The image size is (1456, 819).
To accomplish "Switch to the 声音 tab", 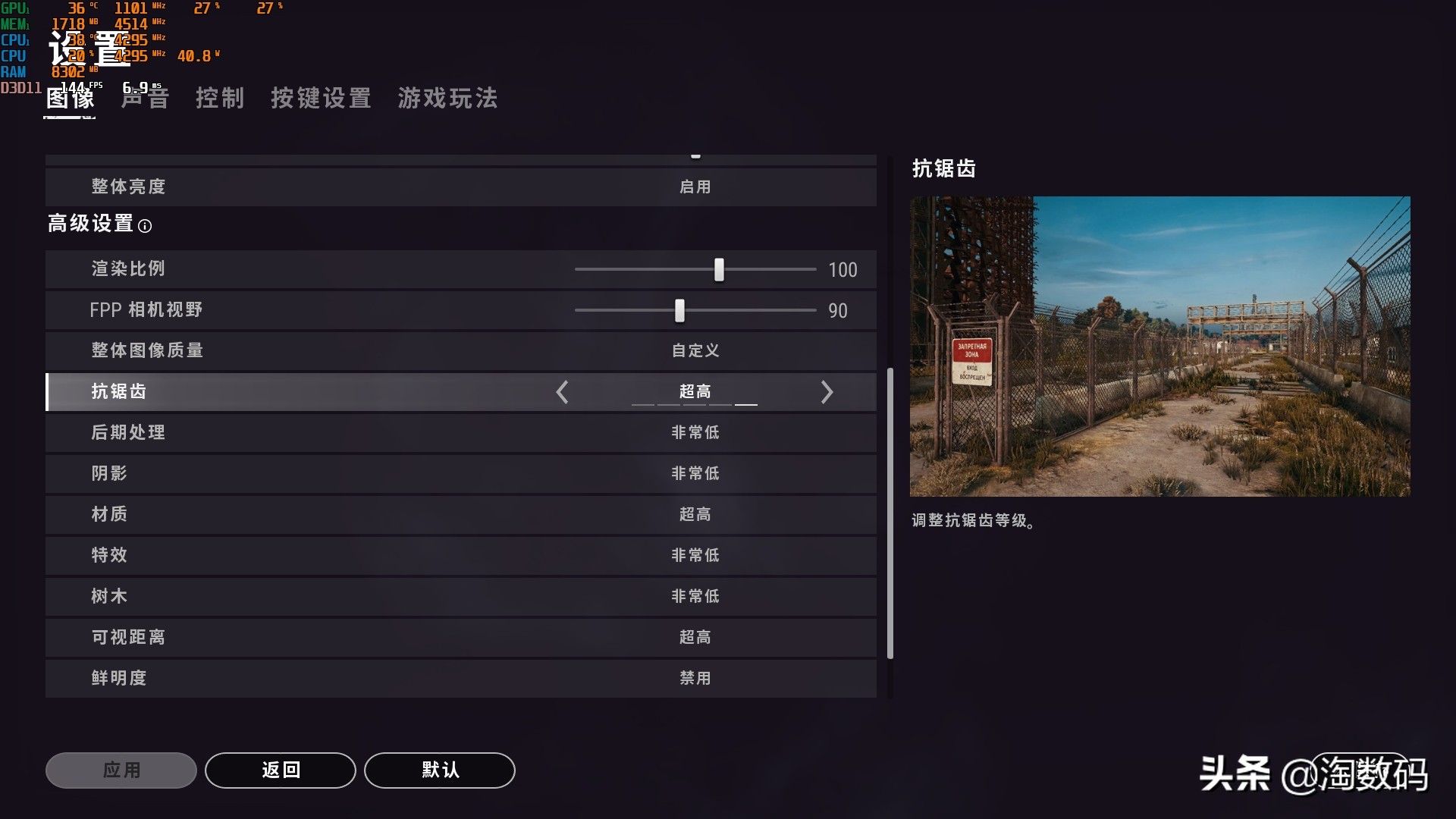I will [144, 99].
